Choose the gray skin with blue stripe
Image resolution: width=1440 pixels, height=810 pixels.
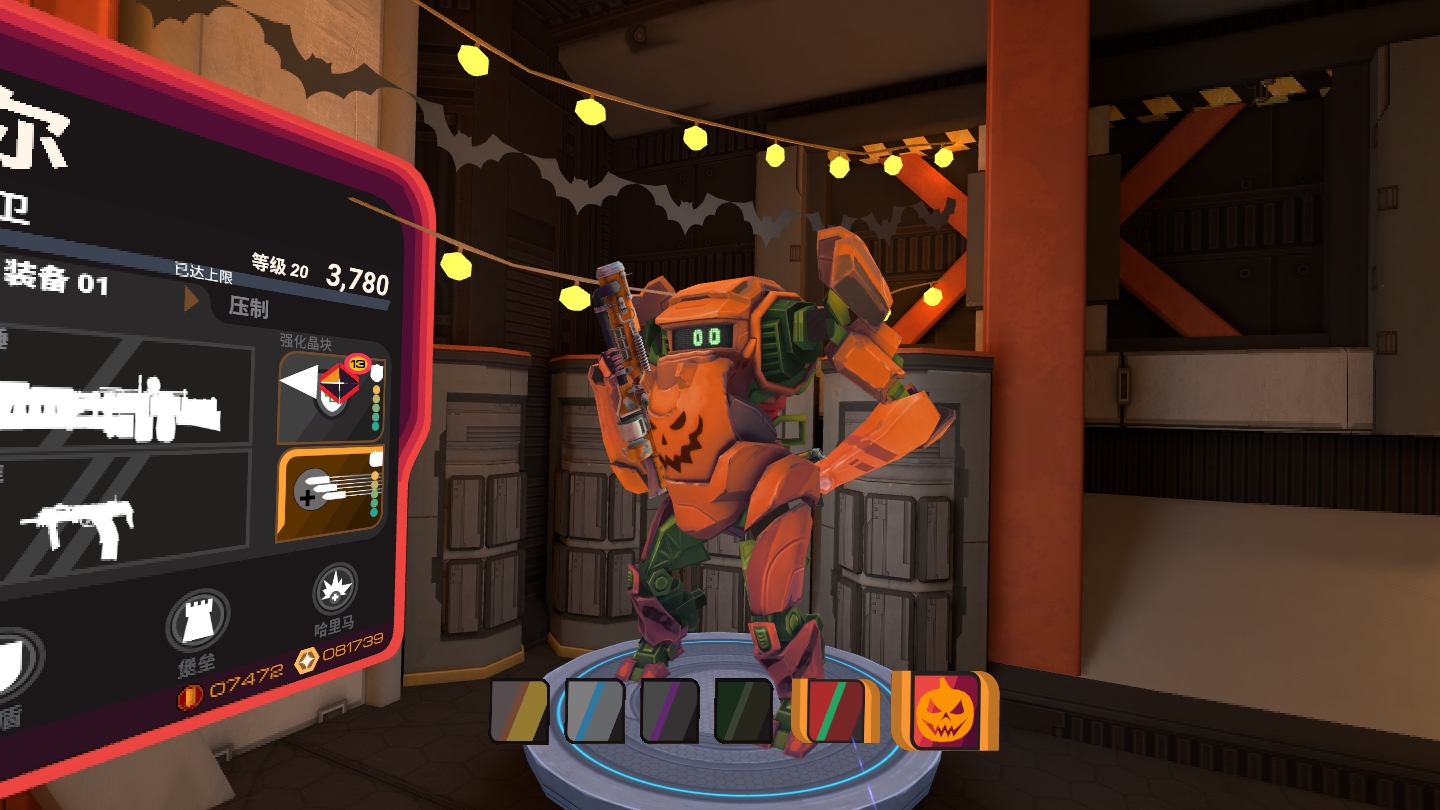tap(595, 711)
